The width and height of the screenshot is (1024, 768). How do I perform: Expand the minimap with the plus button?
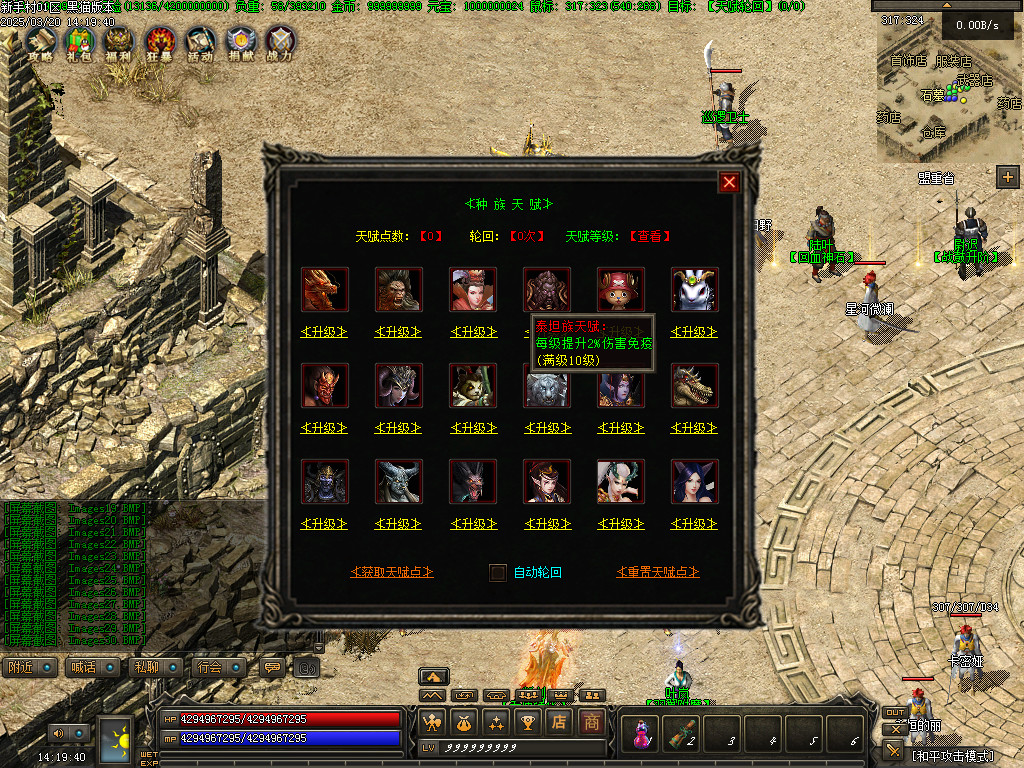(1007, 177)
